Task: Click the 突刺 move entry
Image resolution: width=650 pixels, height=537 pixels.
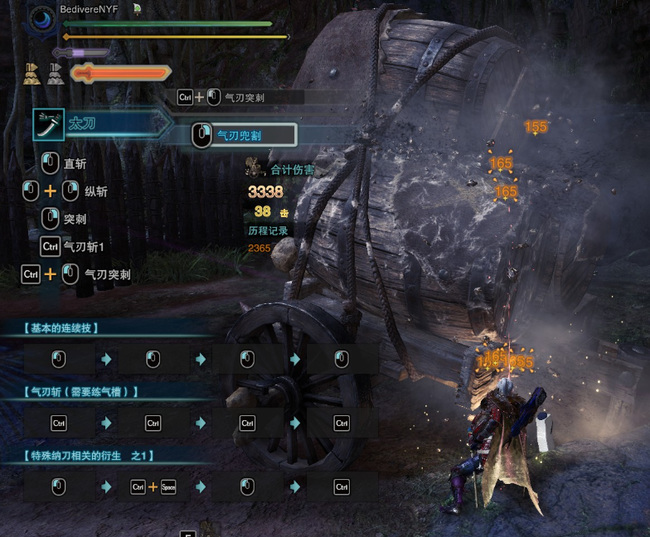Action: (x=75, y=218)
